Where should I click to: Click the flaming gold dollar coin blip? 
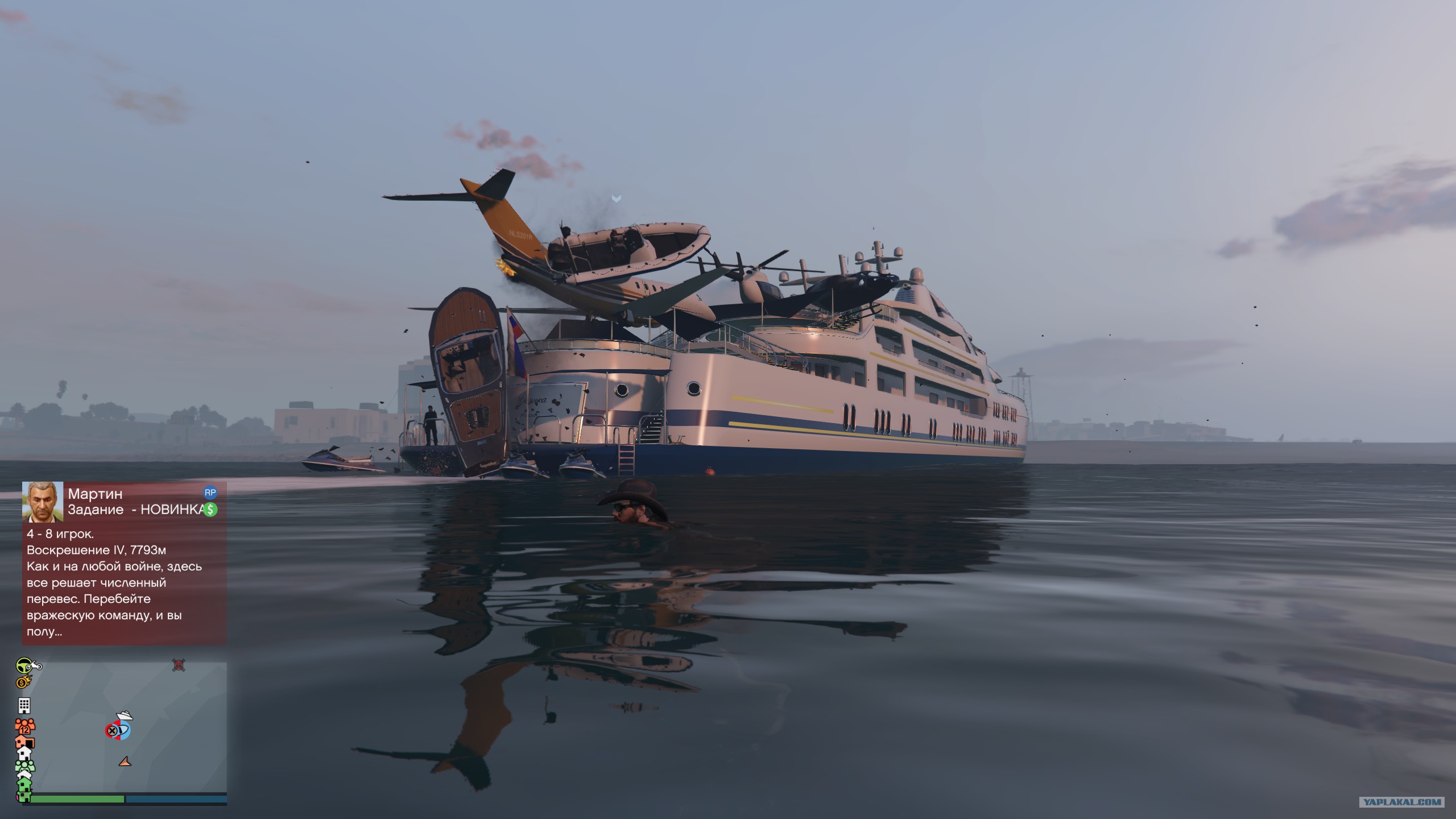coord(24,681)
